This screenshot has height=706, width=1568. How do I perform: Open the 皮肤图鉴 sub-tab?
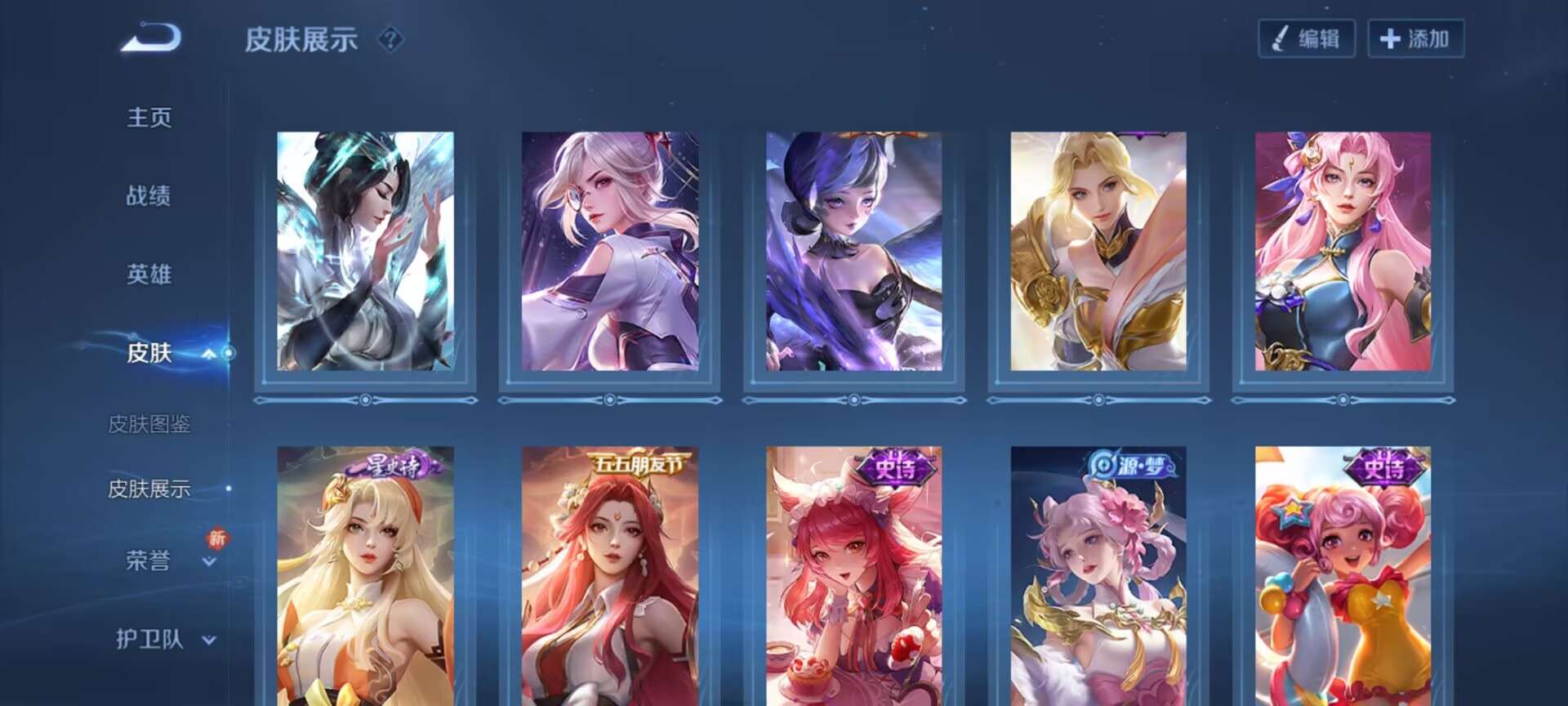pos(149,424)
